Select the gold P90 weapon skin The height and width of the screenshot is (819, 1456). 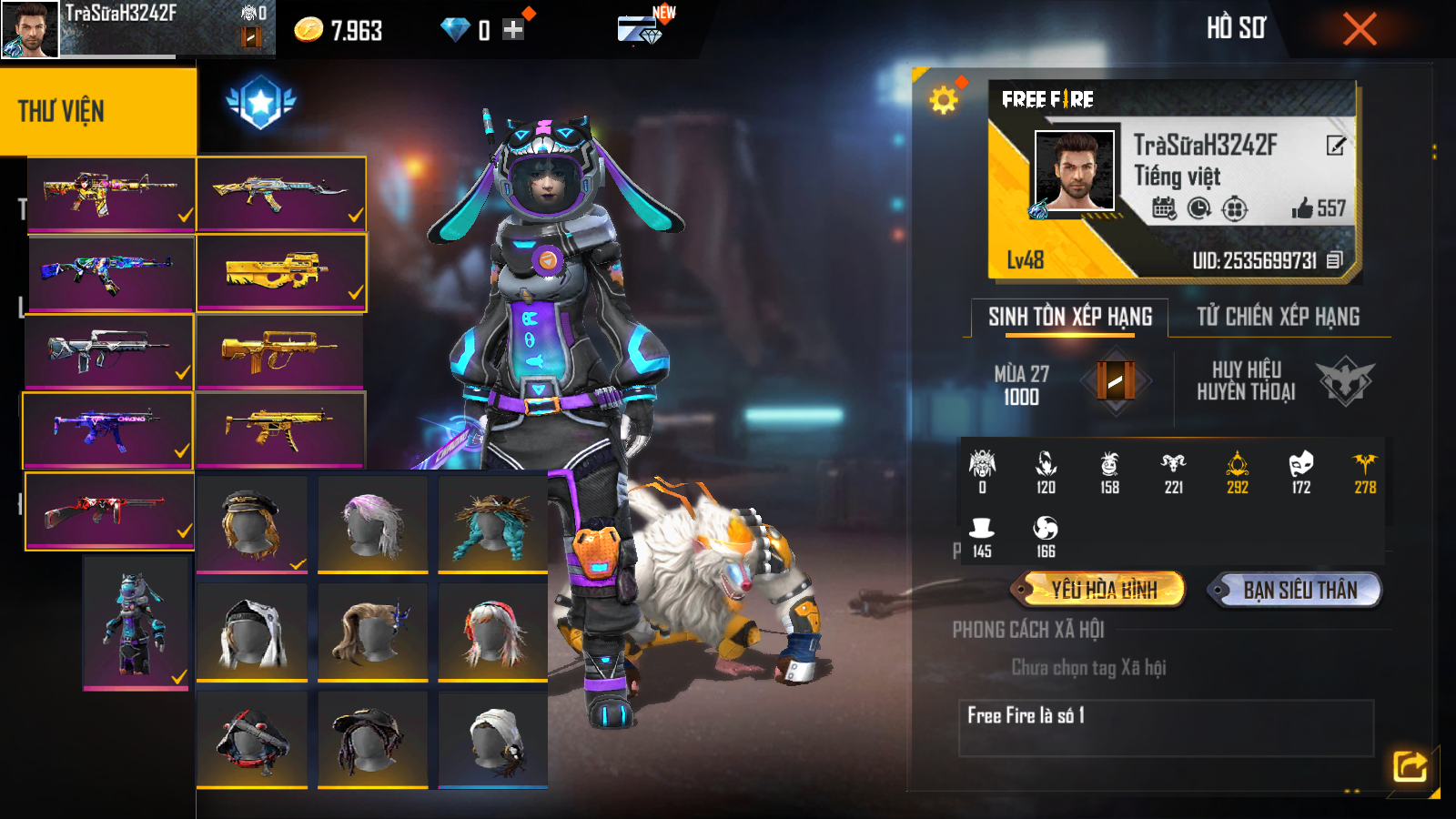(x=281, y=272)
